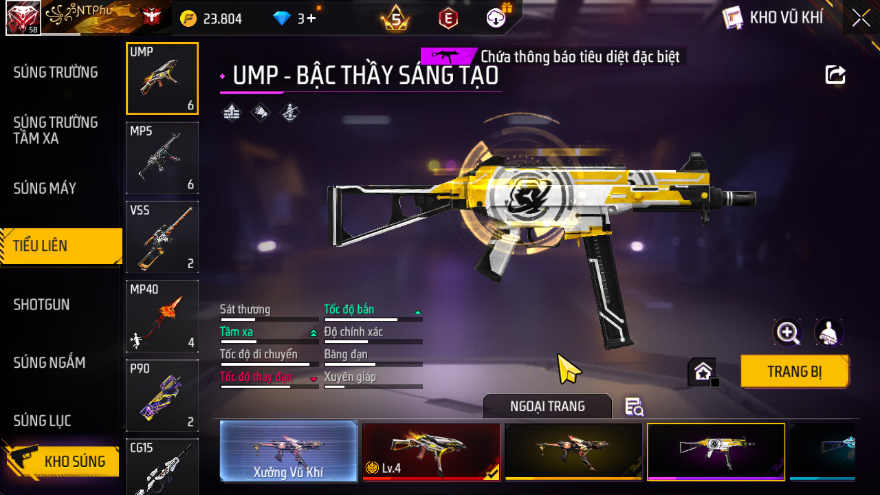The image size is (880, 495).
Task: Close the weapon vault screen
Action: pos(860,17)
